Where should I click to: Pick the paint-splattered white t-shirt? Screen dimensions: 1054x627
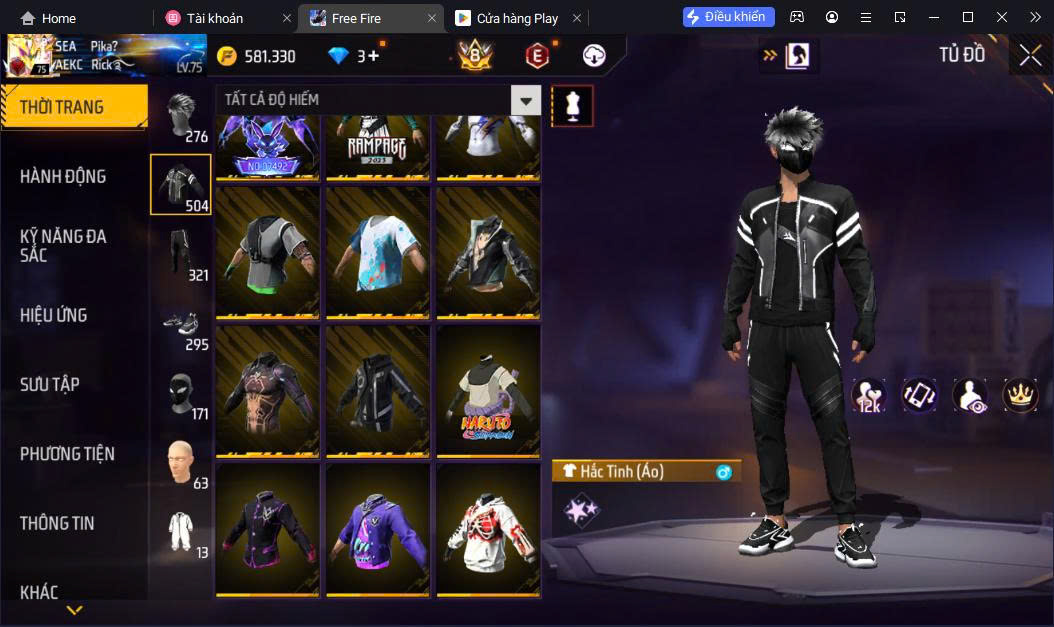[378, 252]
